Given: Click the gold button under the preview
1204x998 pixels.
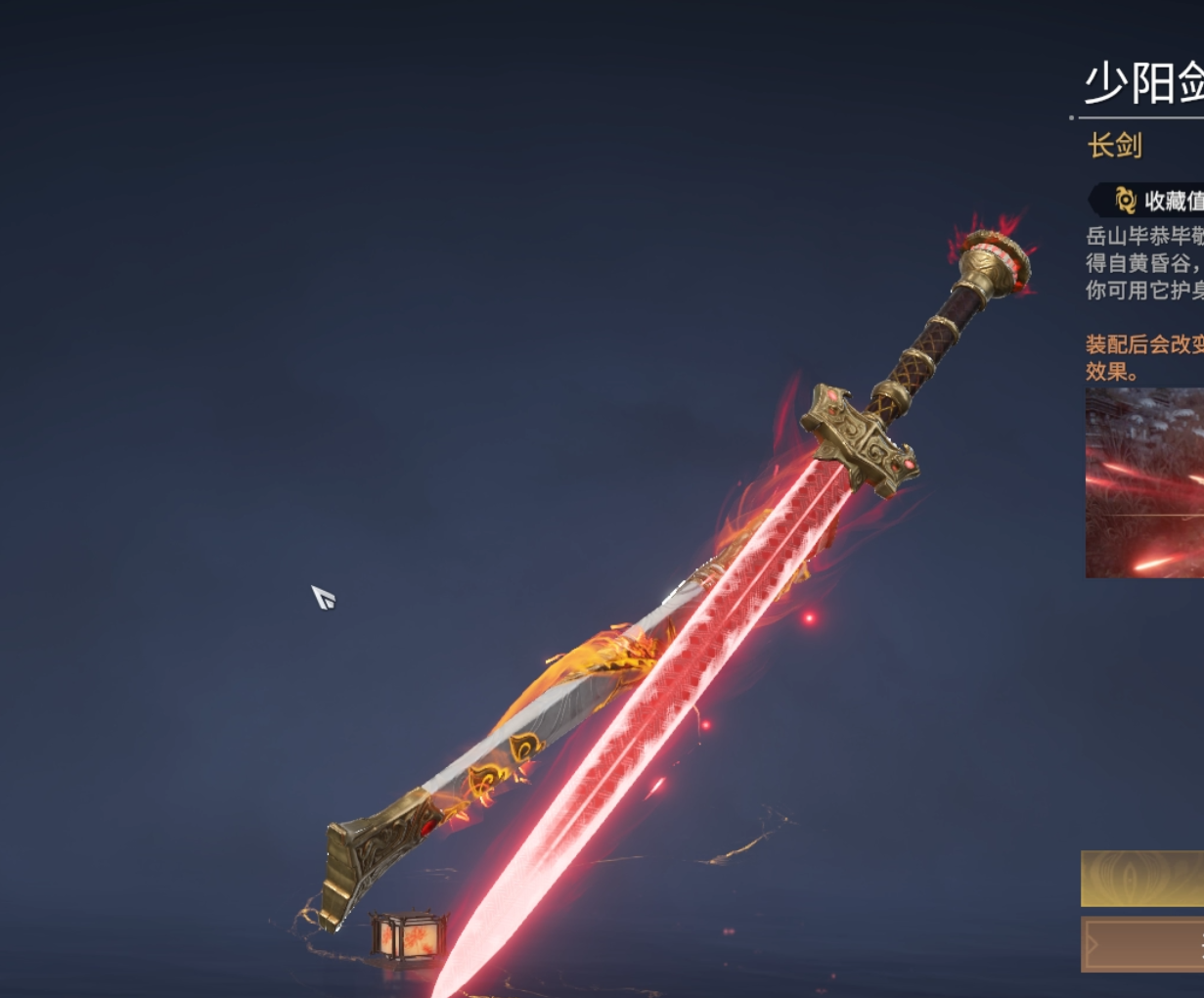Looking at the screenshot, I should [1142, 878].
